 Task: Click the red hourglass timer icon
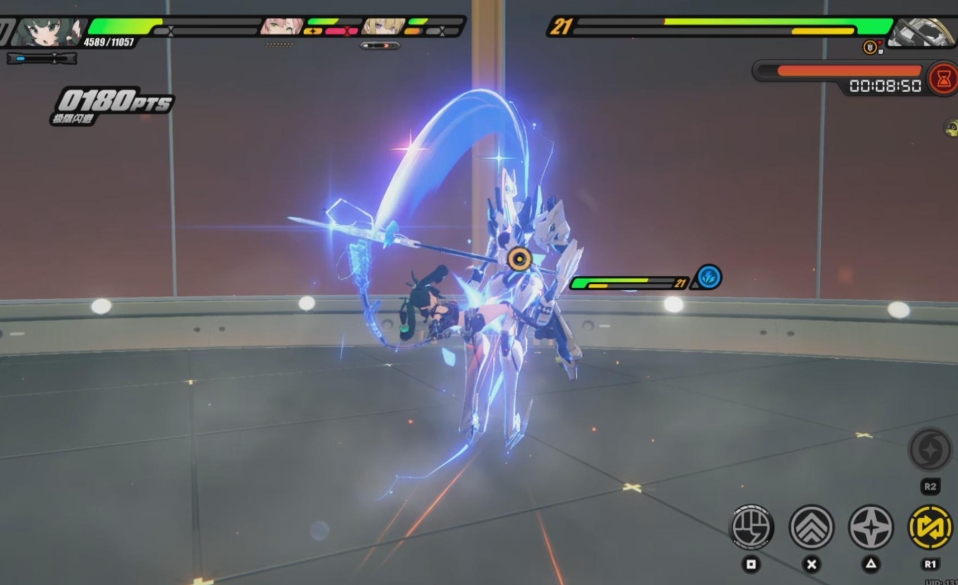(942, 78)
